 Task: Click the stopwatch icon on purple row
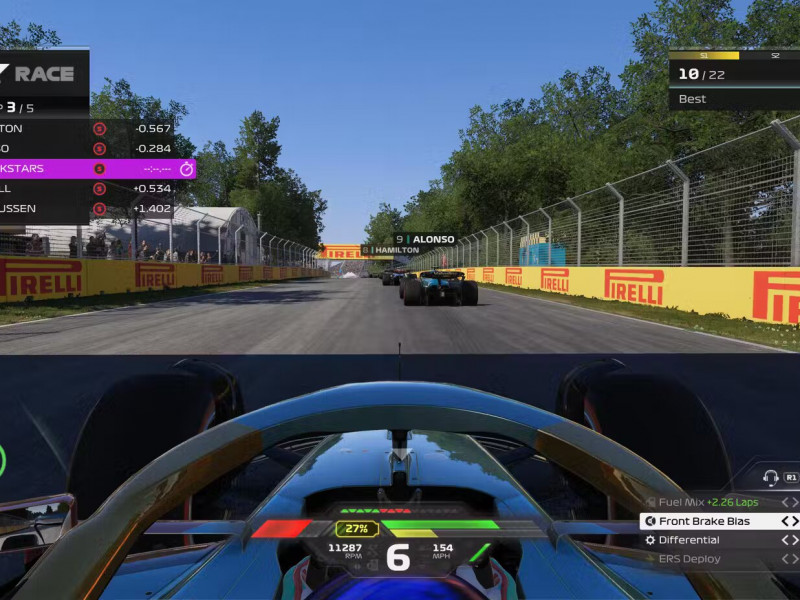click(x=185, y=168)
